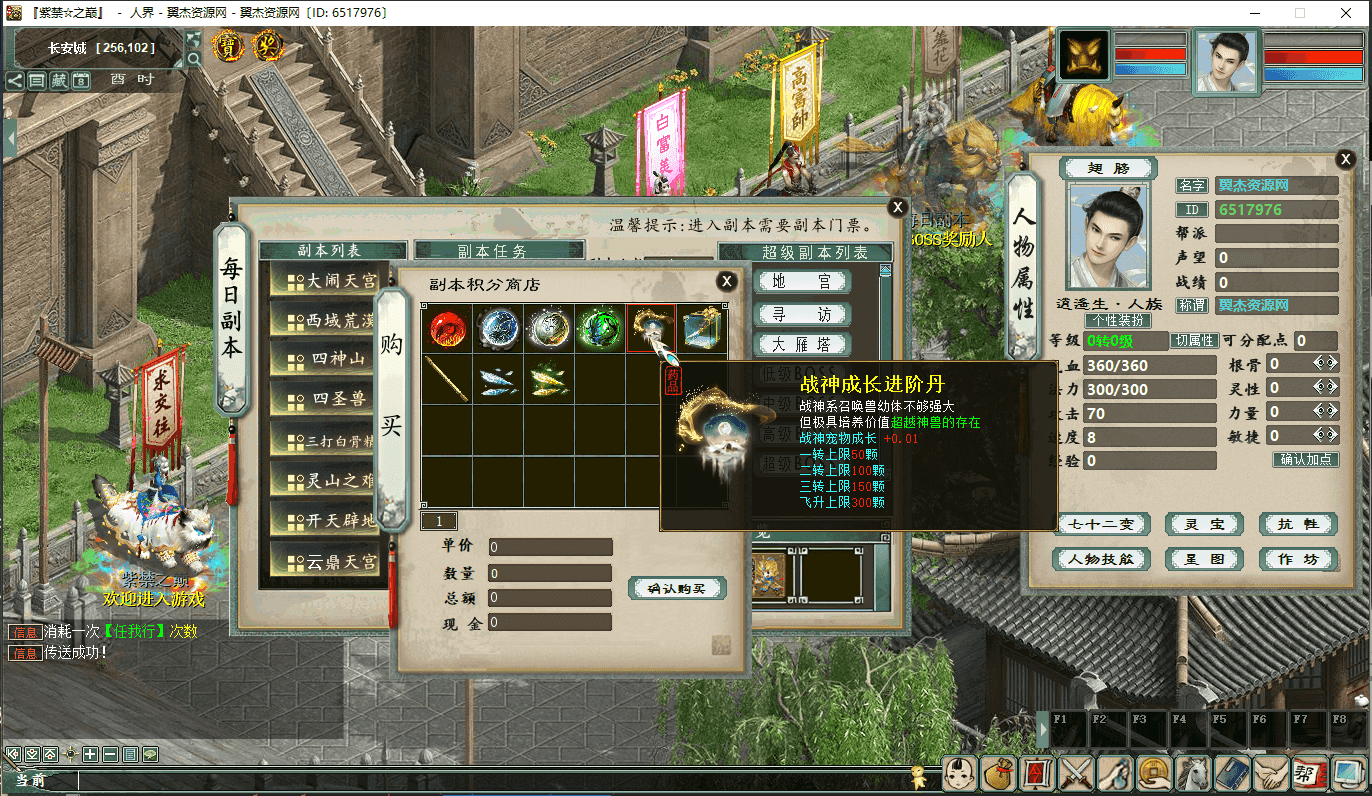This screenshot has height=796, width=1372.
Task: Close the 副本积分商店 shop window
Action: pyautogui.click(x=727, y=282)
